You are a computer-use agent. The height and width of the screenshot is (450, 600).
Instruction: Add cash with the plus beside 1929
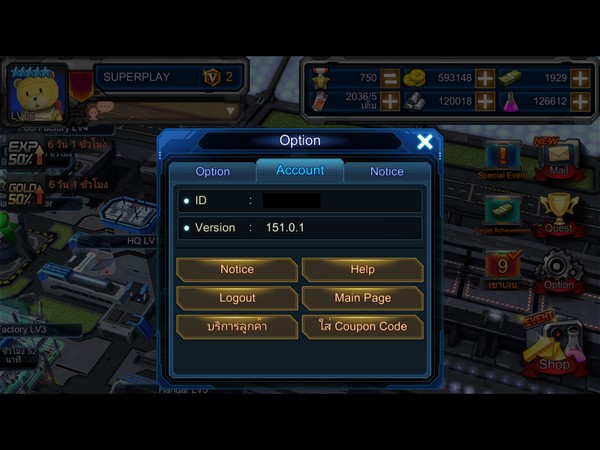(x=581, y=78)
